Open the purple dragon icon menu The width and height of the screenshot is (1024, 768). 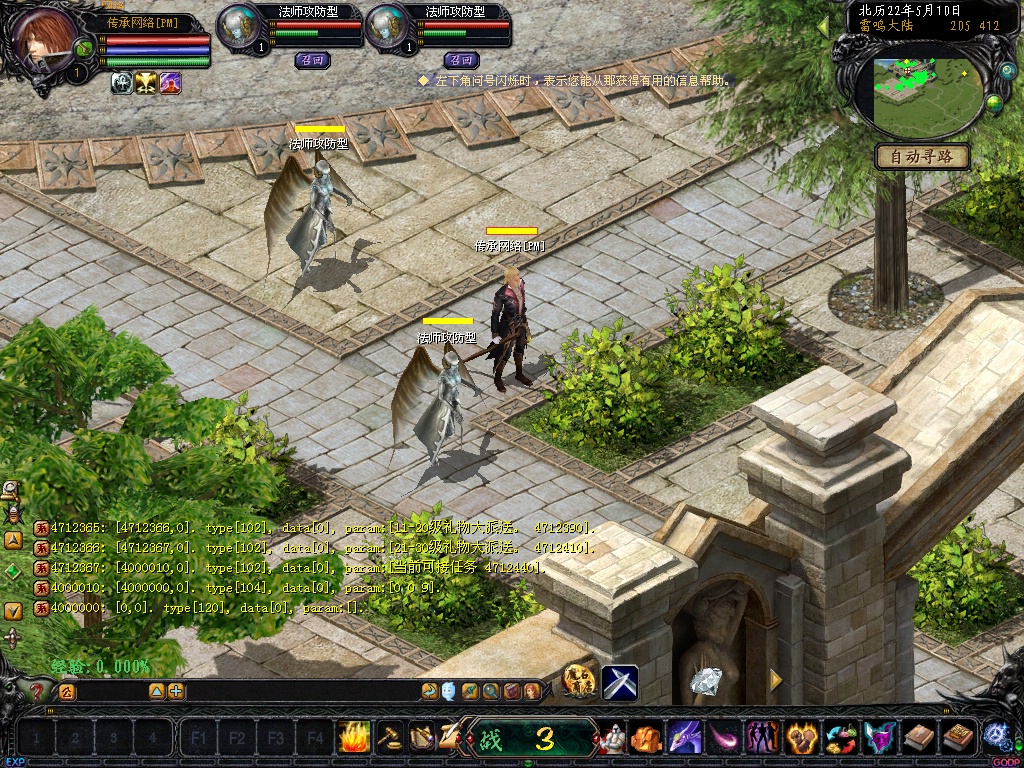[x=685, y=739]
